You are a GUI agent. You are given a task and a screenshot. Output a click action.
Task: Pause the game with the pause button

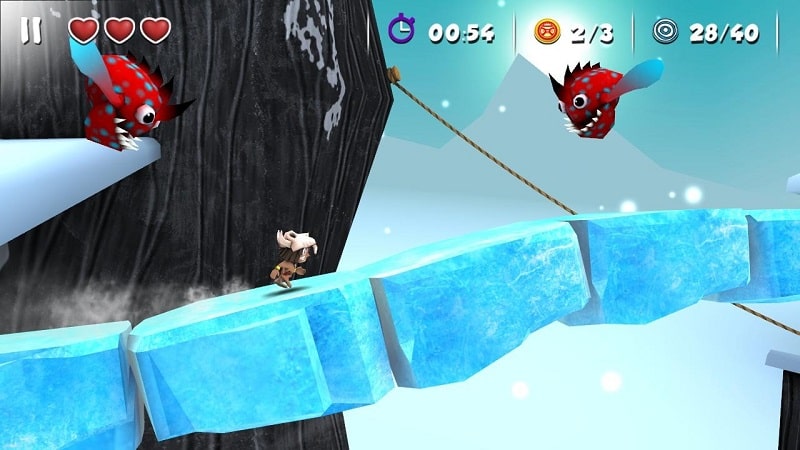pyautogui.click(x=31, y=31)
